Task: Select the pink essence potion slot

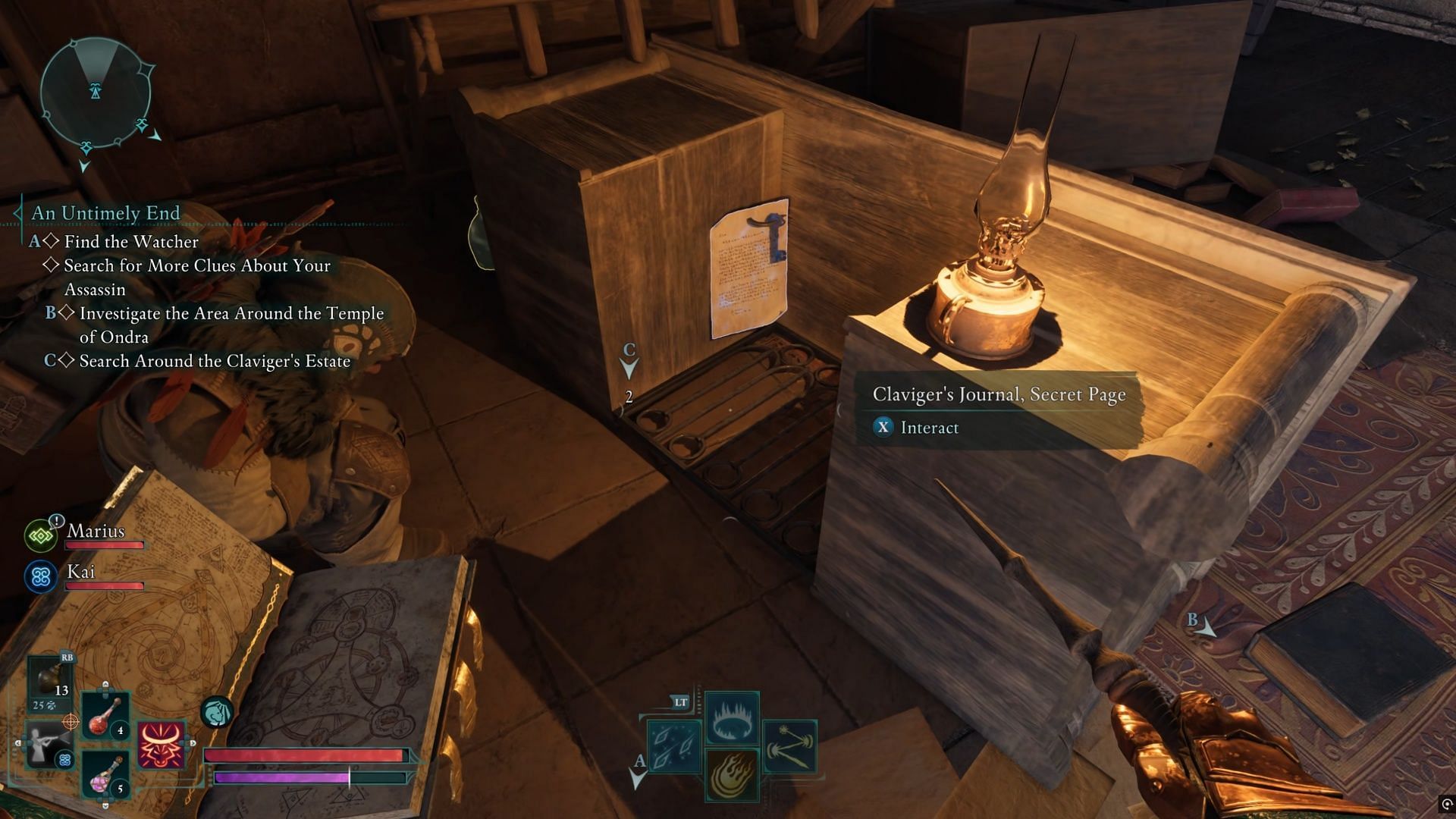Action: (105, 774)
